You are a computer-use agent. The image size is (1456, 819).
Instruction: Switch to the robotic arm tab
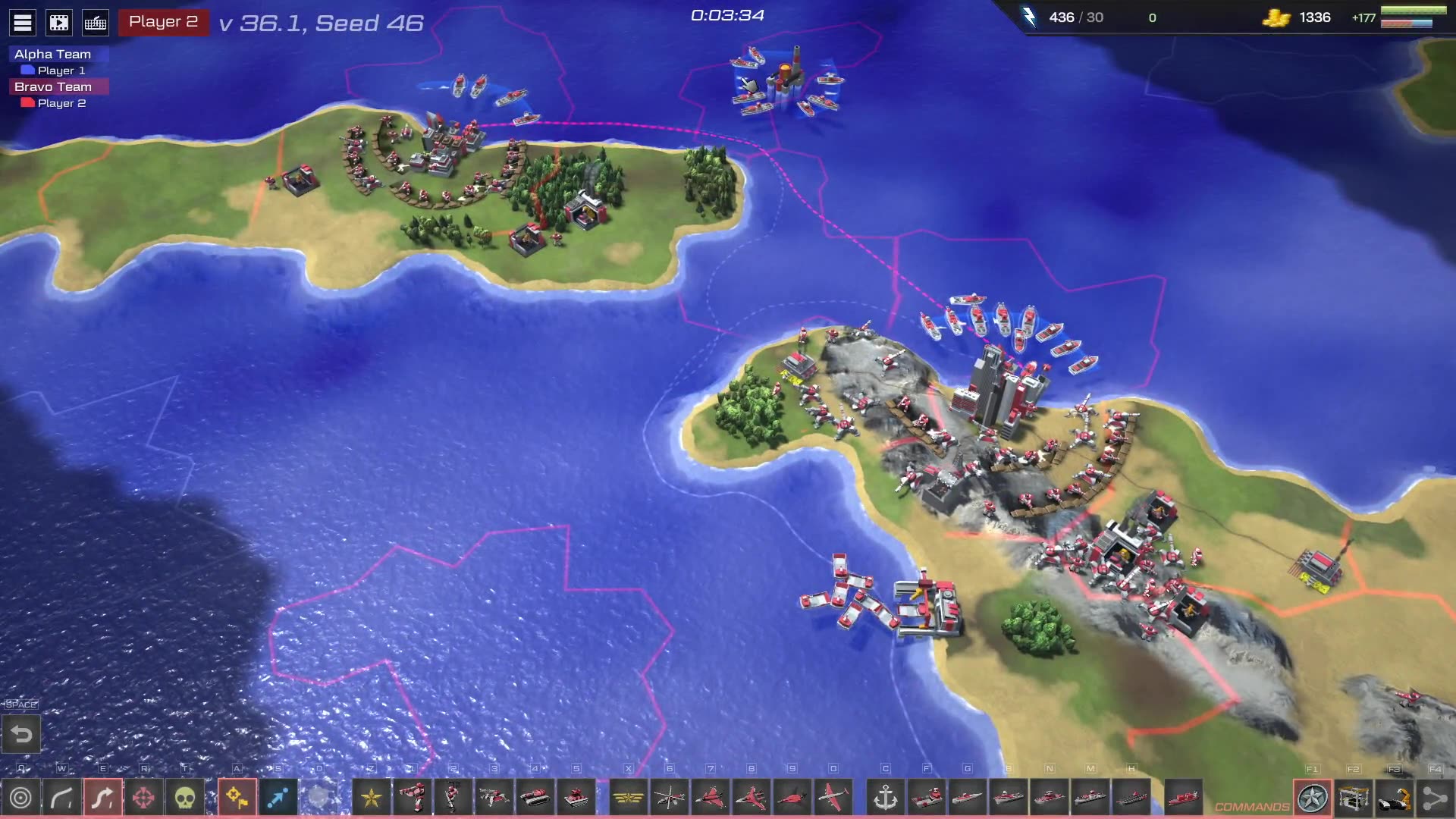click(x=1395, y=799)
